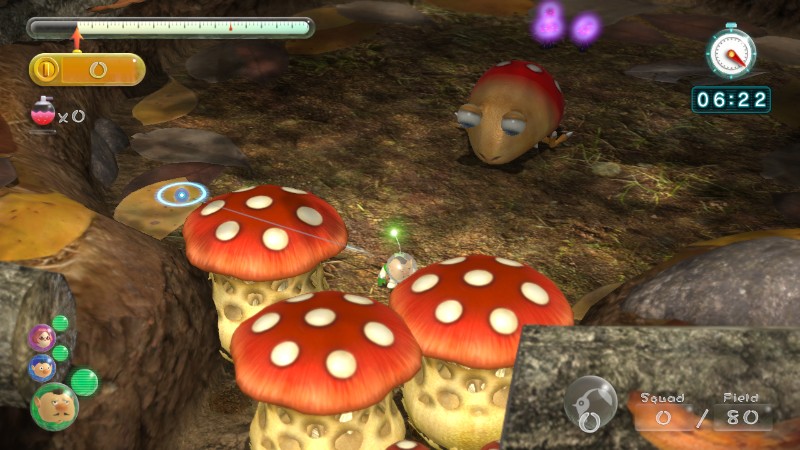
Task: Select the pink-haired leader portrait
Action: coord(41,337)
